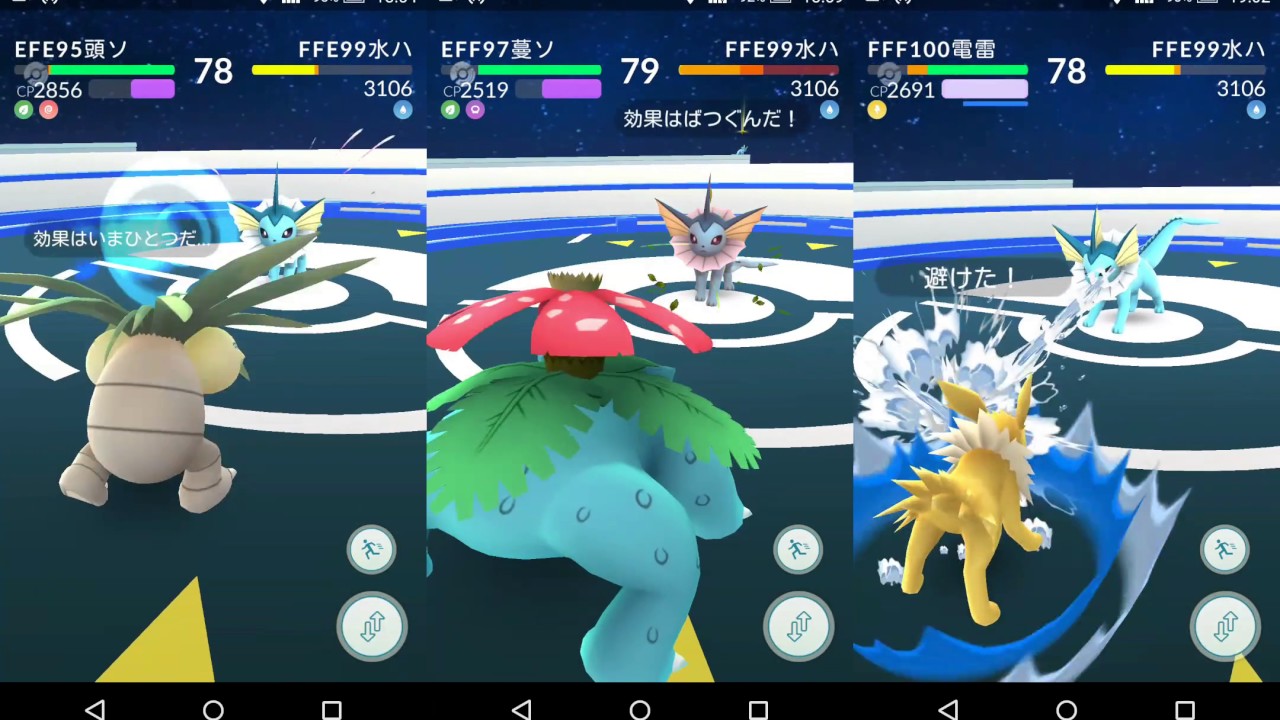1280x720 pixels.
Task: Tap the water type icon in the middle panel's corner
Action: (829, 110)
